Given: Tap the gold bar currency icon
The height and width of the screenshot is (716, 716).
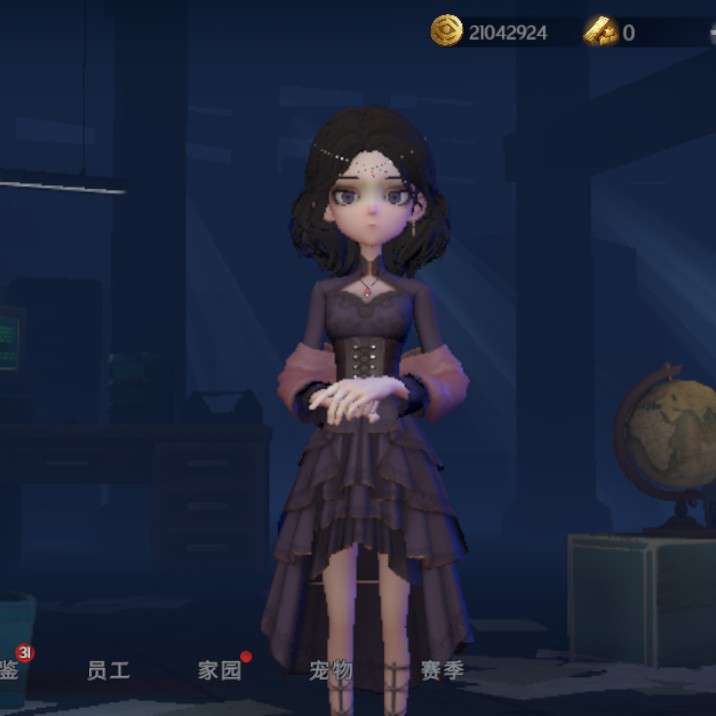Looking at the screenshot, I should [602, 31].
